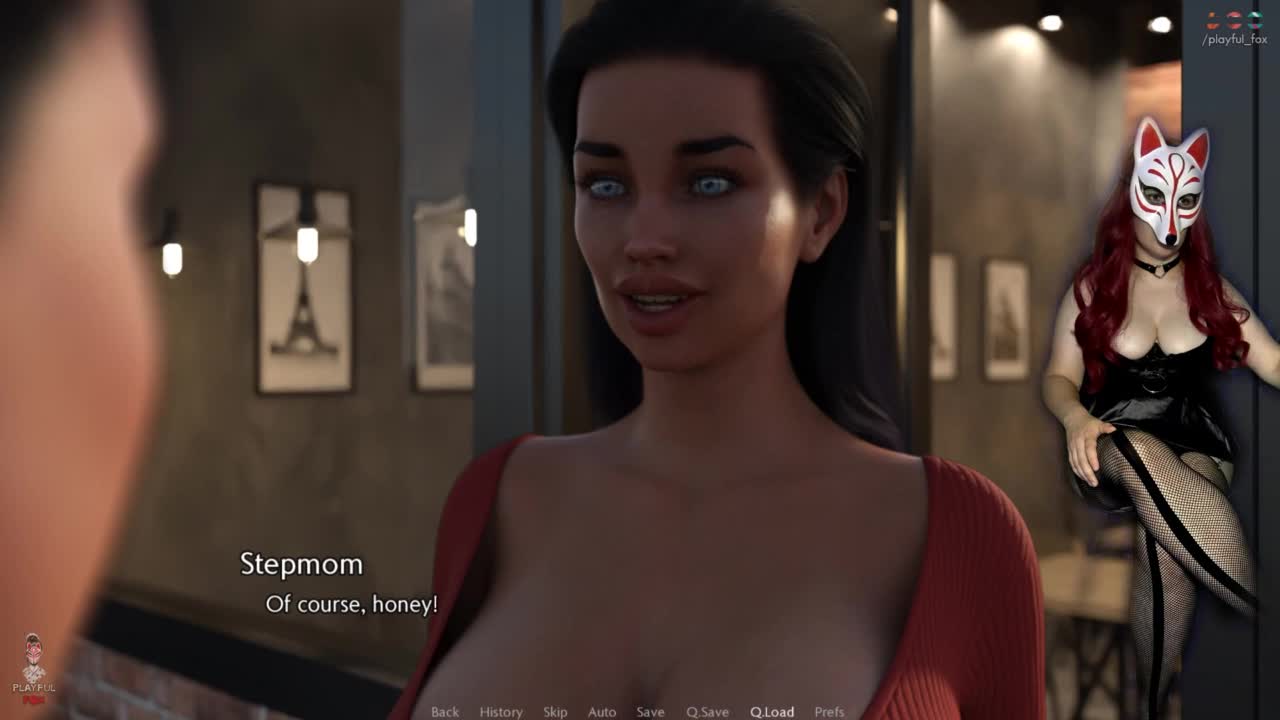Go back with the Back button
Image resolution: width=1280 pixels, height=720 pixels.
pos(445,712)
